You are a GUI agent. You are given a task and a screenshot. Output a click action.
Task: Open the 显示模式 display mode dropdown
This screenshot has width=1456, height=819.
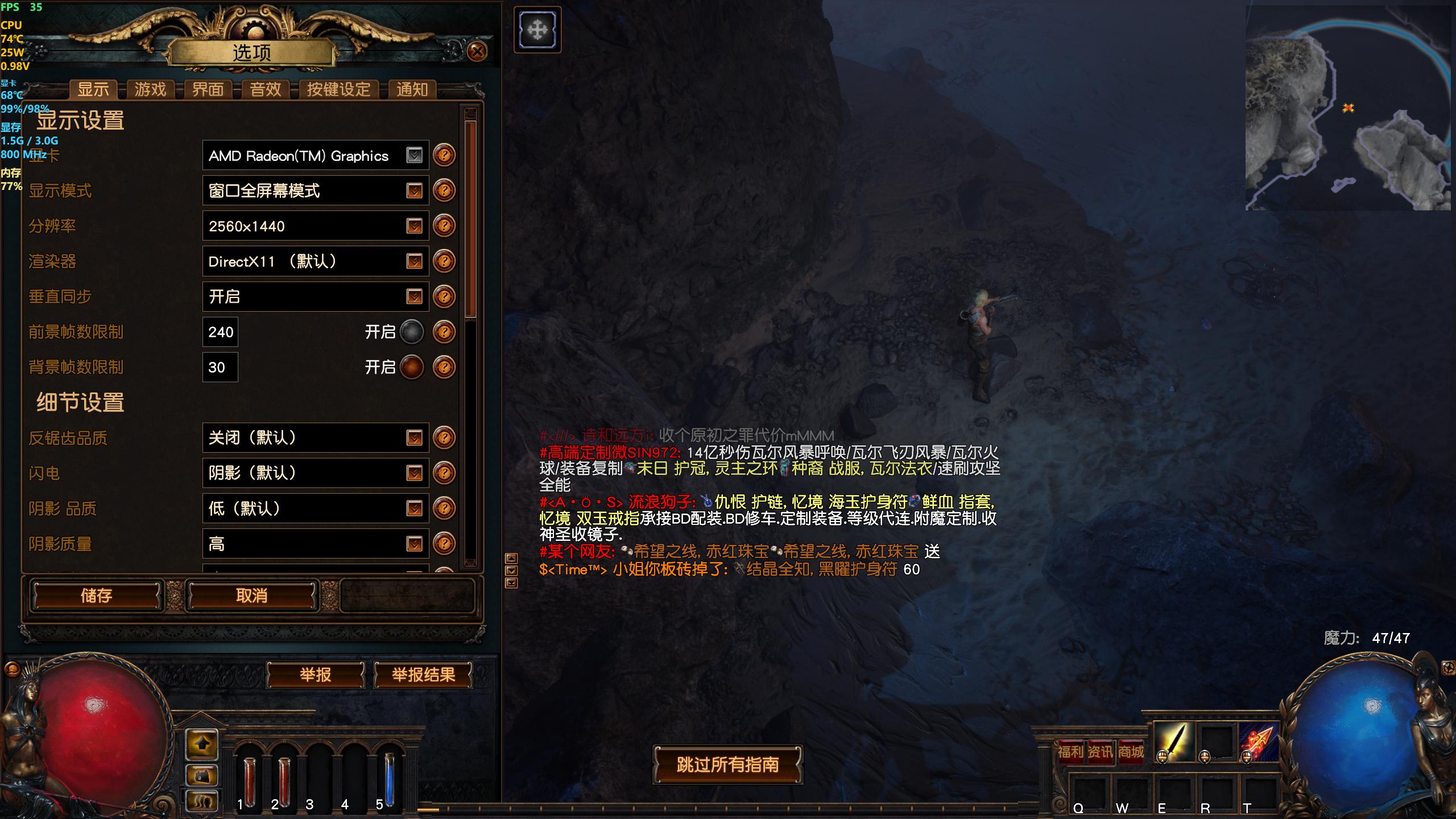tap(315, 191)
